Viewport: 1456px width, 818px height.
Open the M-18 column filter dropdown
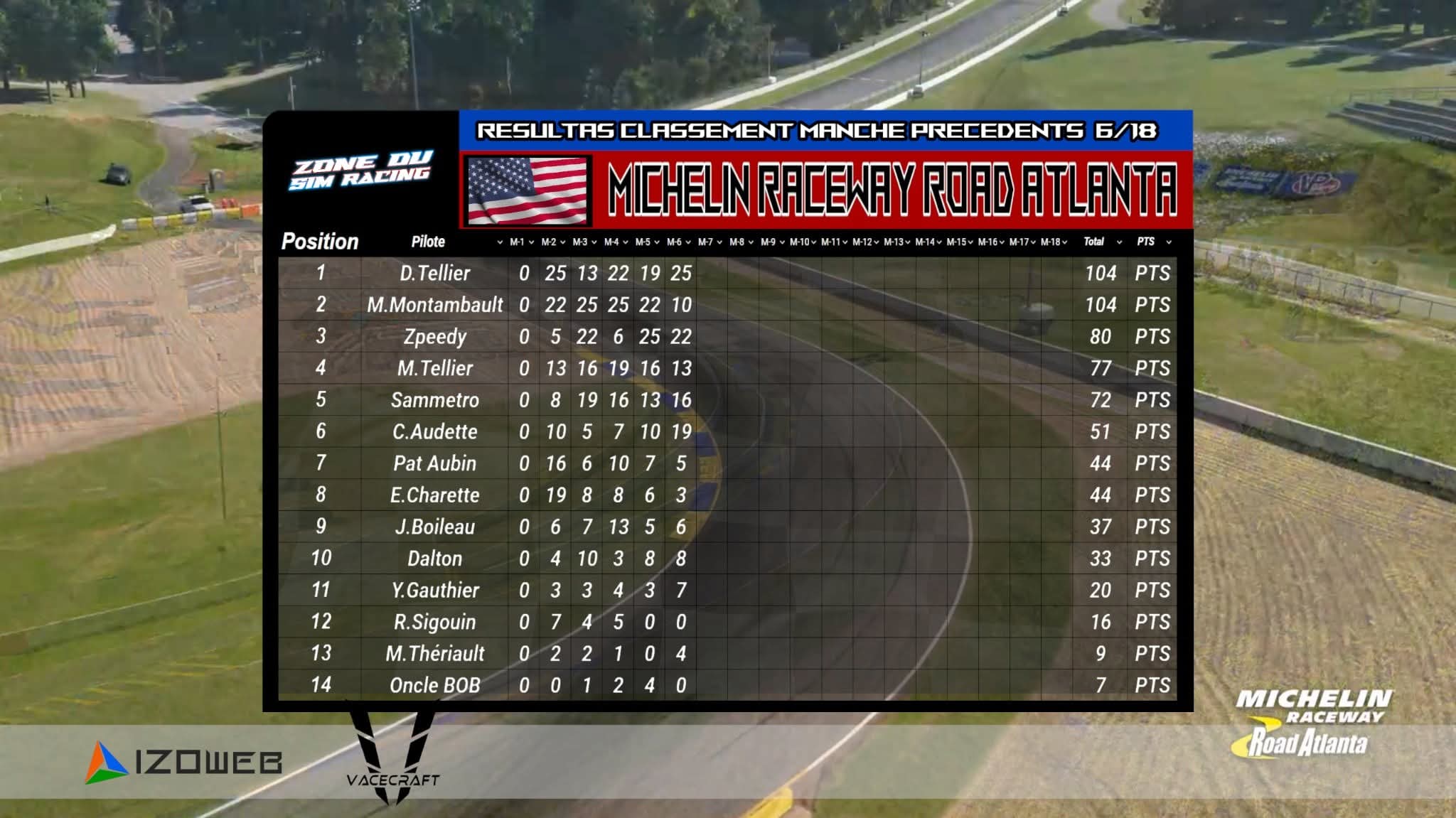pos(1064,242)
